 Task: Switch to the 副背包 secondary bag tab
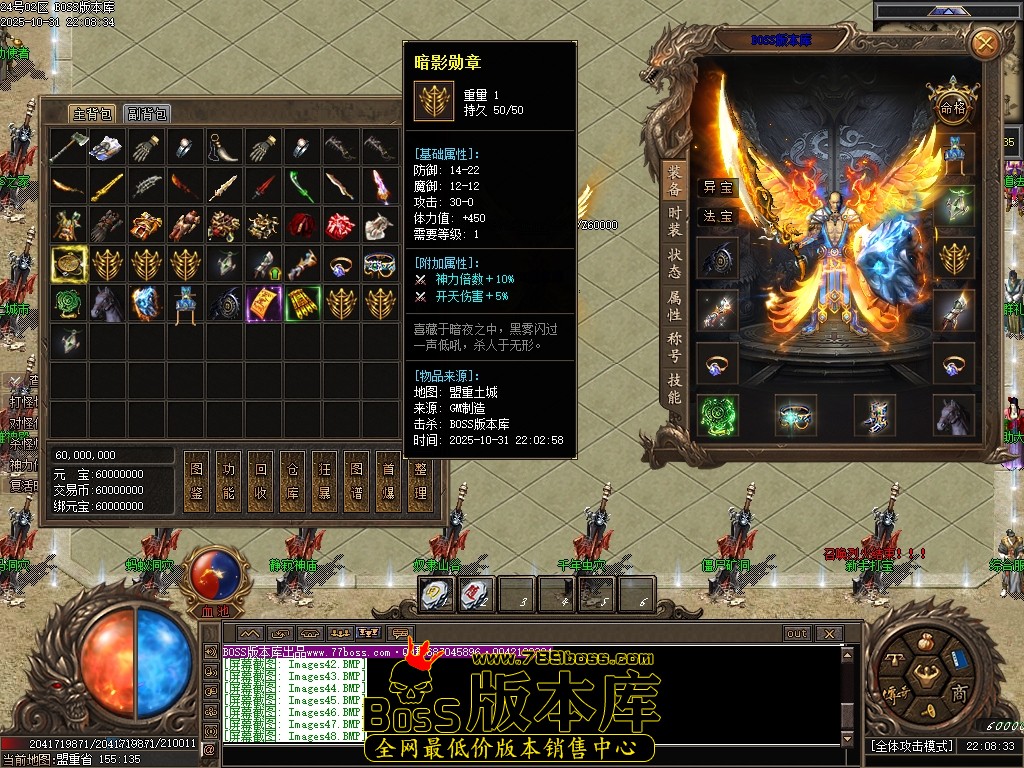147,114
